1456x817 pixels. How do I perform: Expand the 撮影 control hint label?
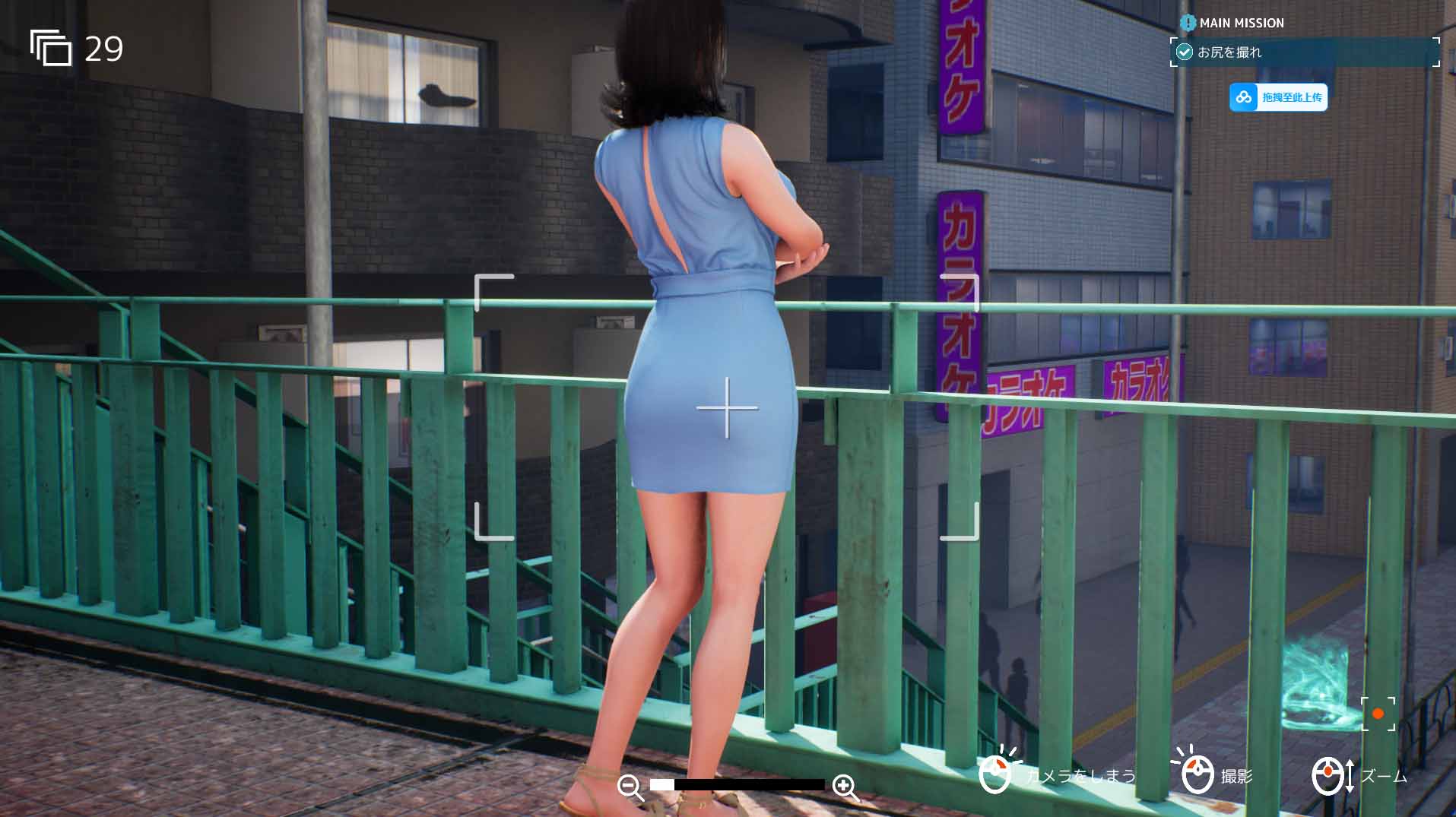[1237, 777]
